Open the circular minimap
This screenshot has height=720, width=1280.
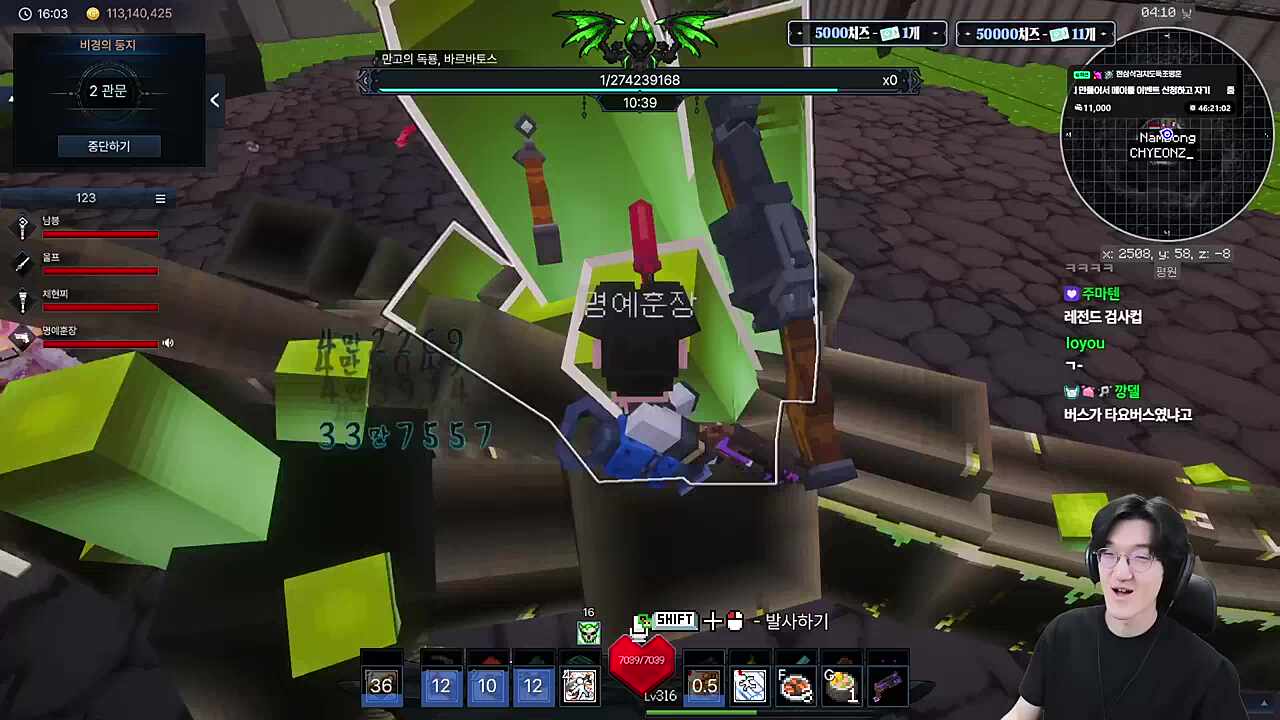[1166, 134]
